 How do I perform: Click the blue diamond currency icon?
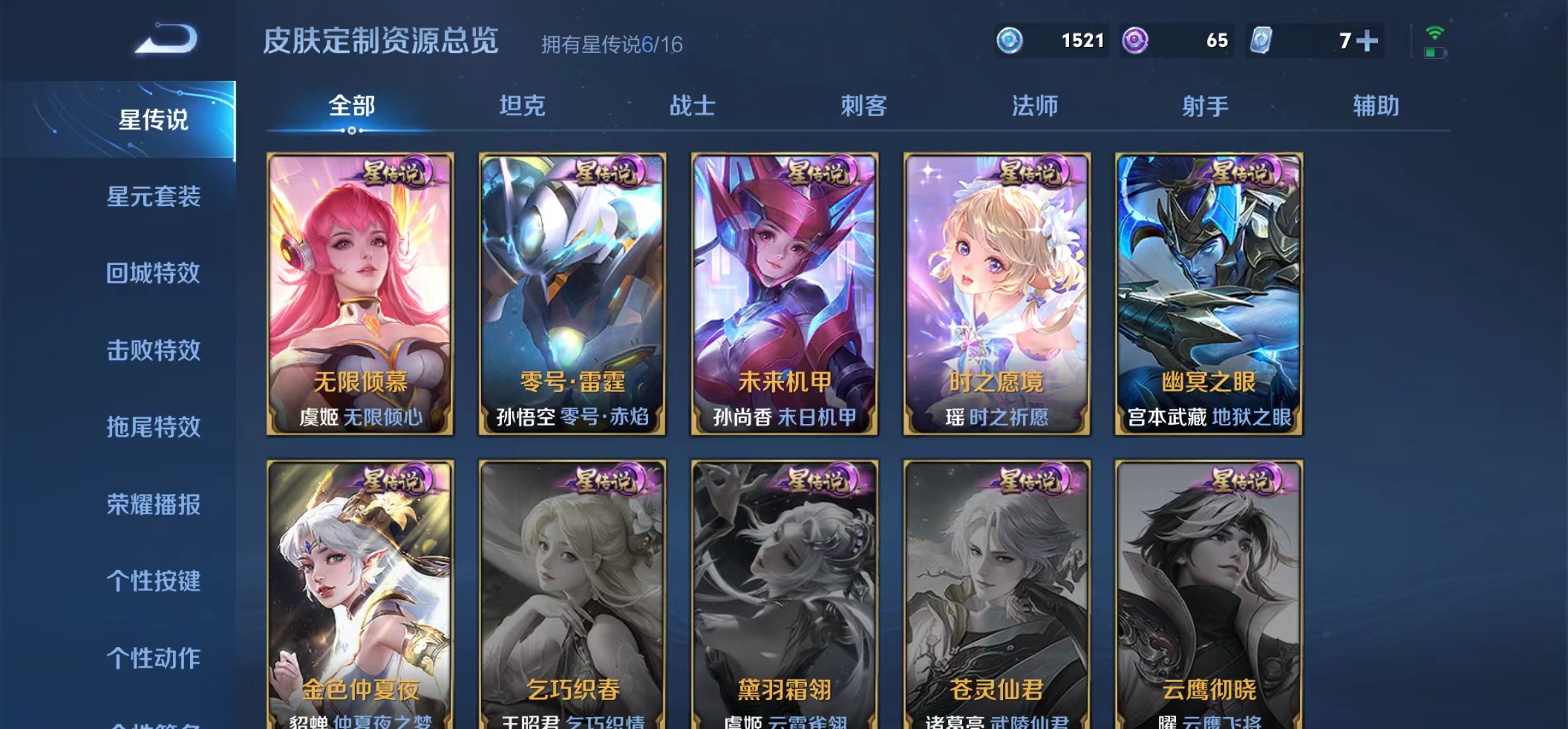1010,40
